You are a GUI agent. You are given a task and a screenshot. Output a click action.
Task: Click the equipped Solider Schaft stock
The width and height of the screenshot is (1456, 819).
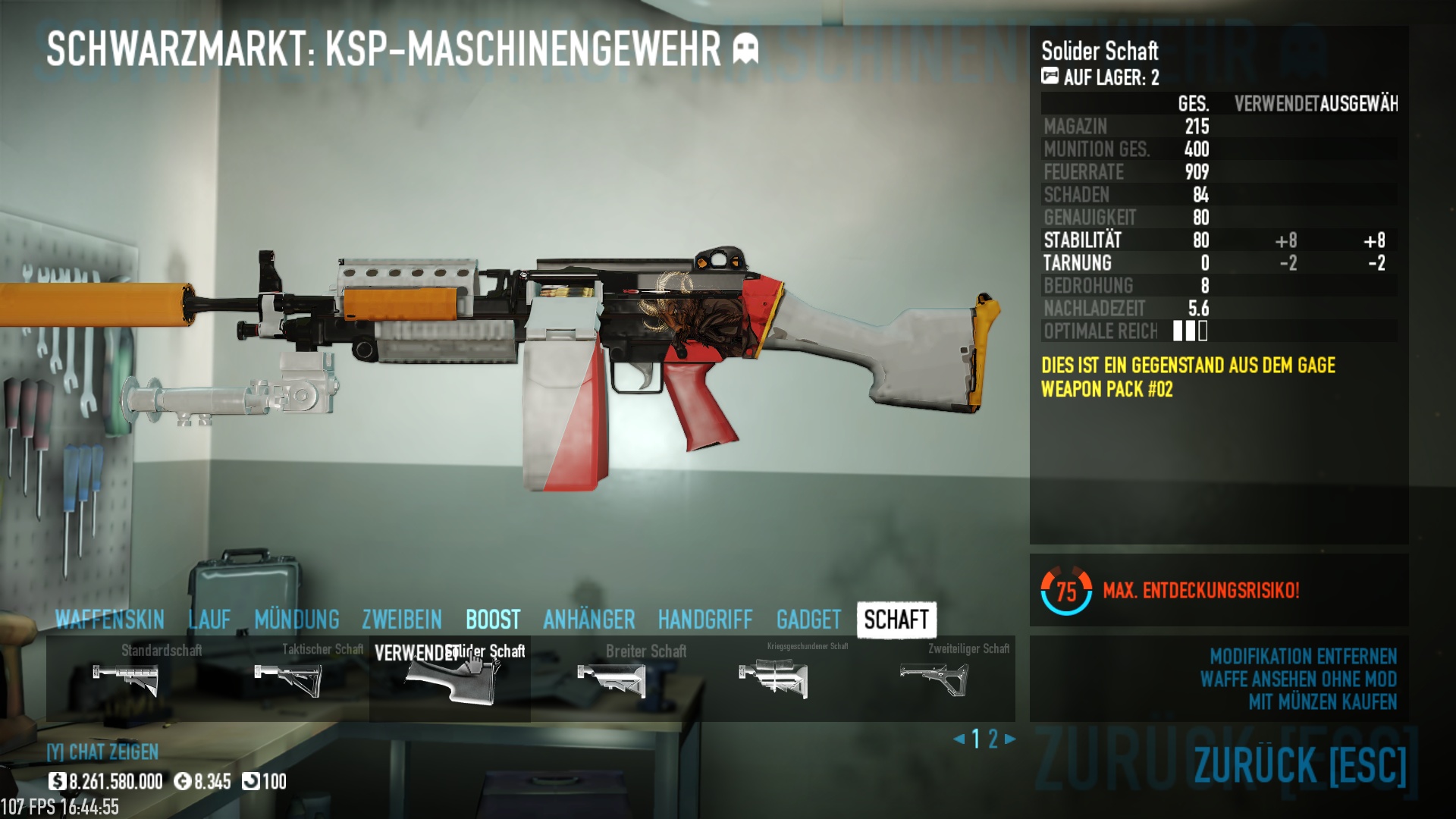coord(450,679)
